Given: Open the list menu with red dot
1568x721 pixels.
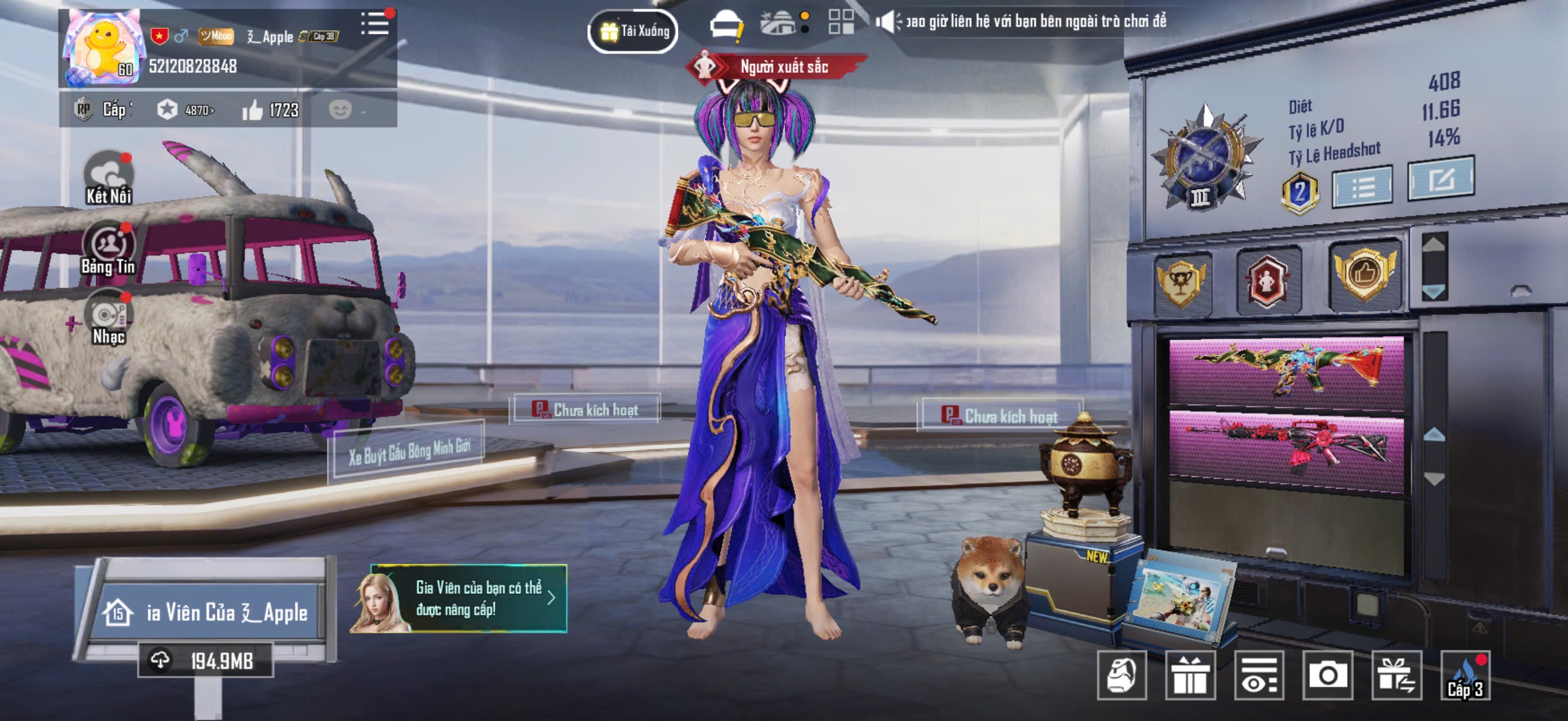Looking at the screenshot, I should tap(376, 24).
